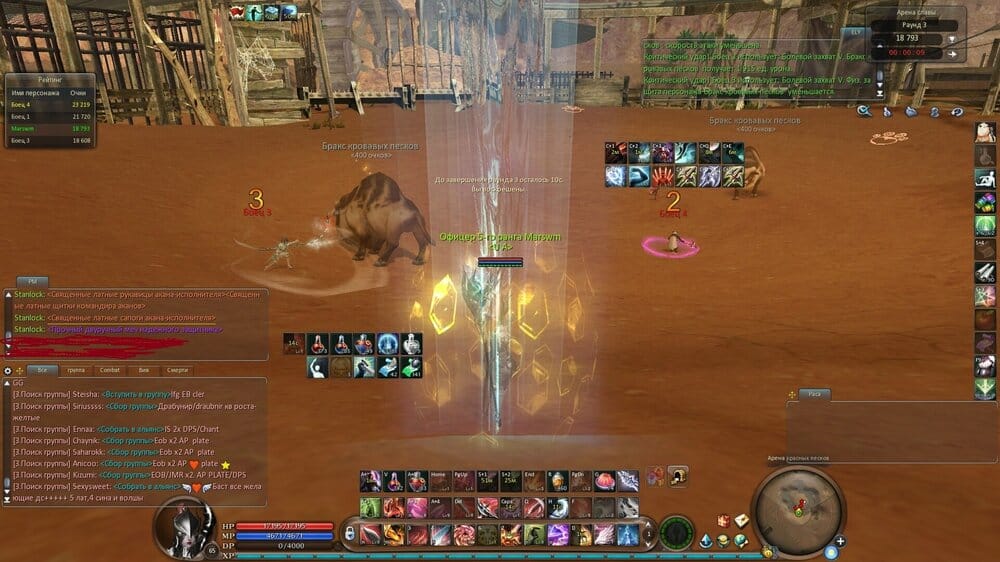Screen dimensions: 1000x562
Task: Open the "Раса" chat tab
Action: [816, 394]
